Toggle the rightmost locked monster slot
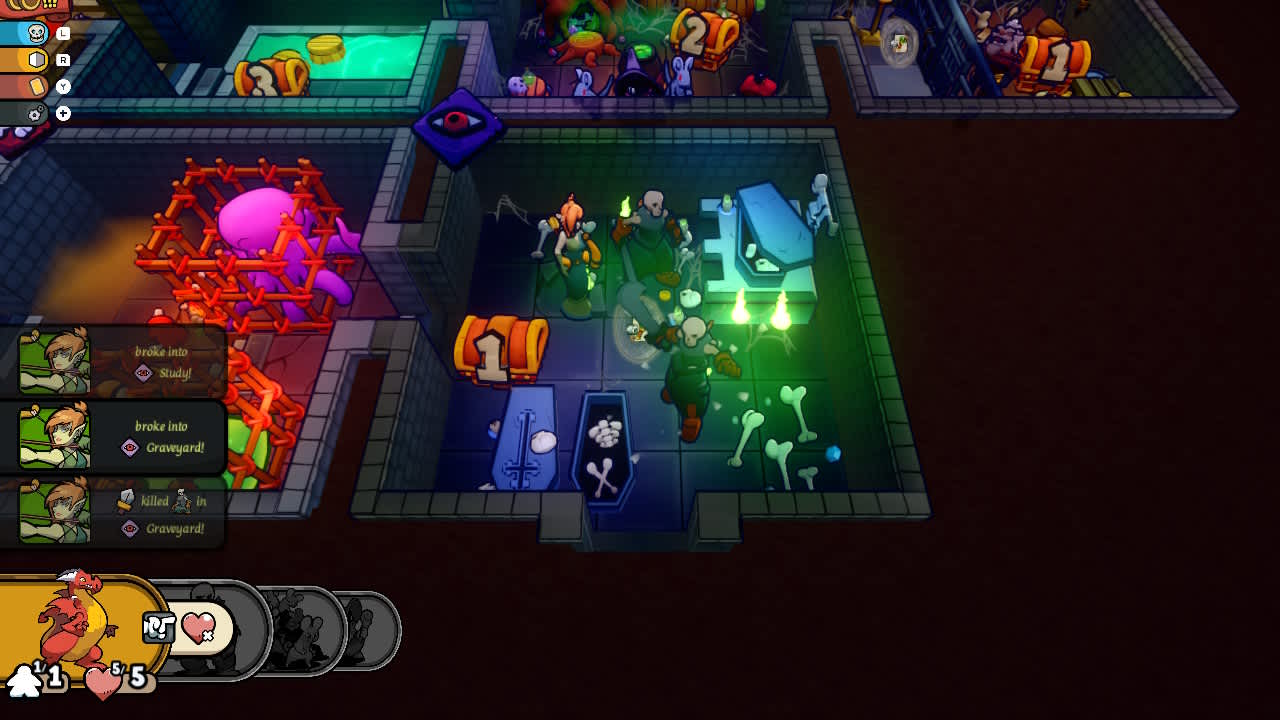The image size is (1280, 720). click(x=370, y=627)
